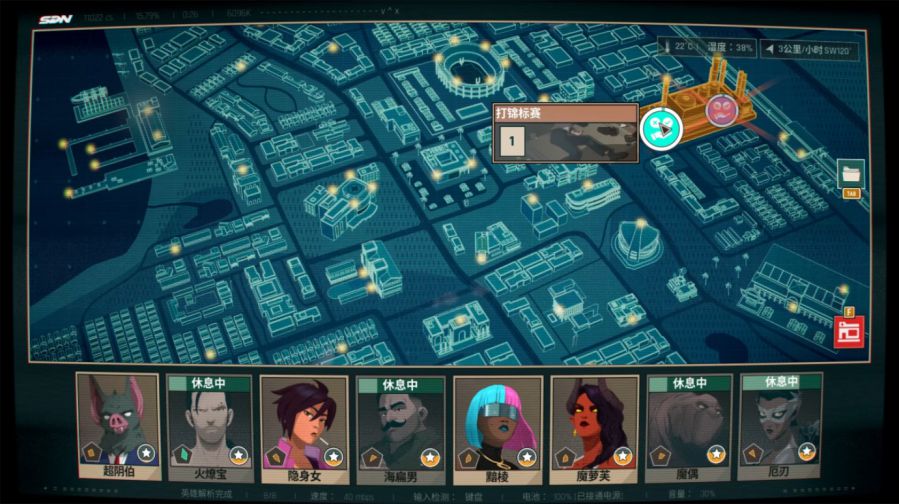Screen dimensions: 899x504
Task: Choose the 隐身女 hero card
Action: pyautogui.click(x=303, y=424)
